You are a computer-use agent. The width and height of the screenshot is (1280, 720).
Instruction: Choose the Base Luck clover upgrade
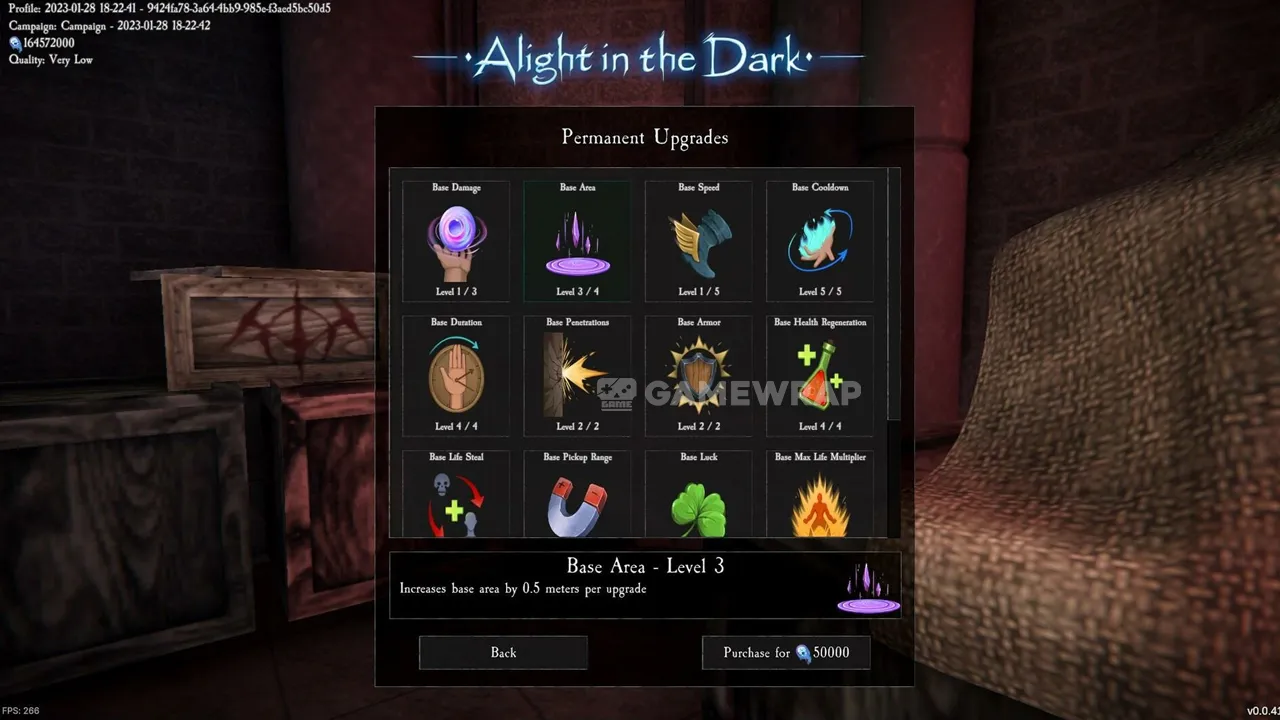point(699,496)
